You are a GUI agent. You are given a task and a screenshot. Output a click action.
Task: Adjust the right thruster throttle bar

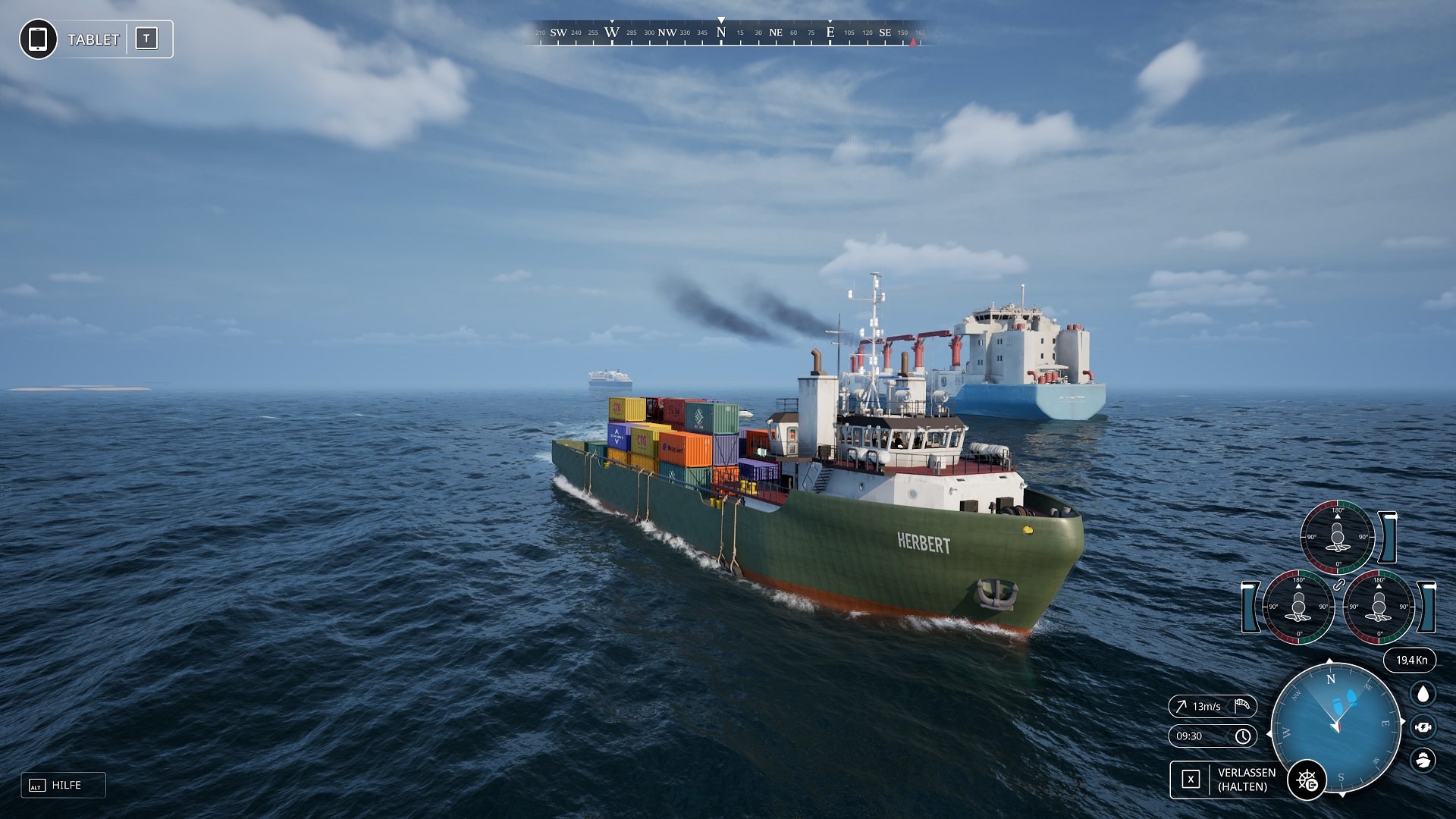[x=1427, y=607]
